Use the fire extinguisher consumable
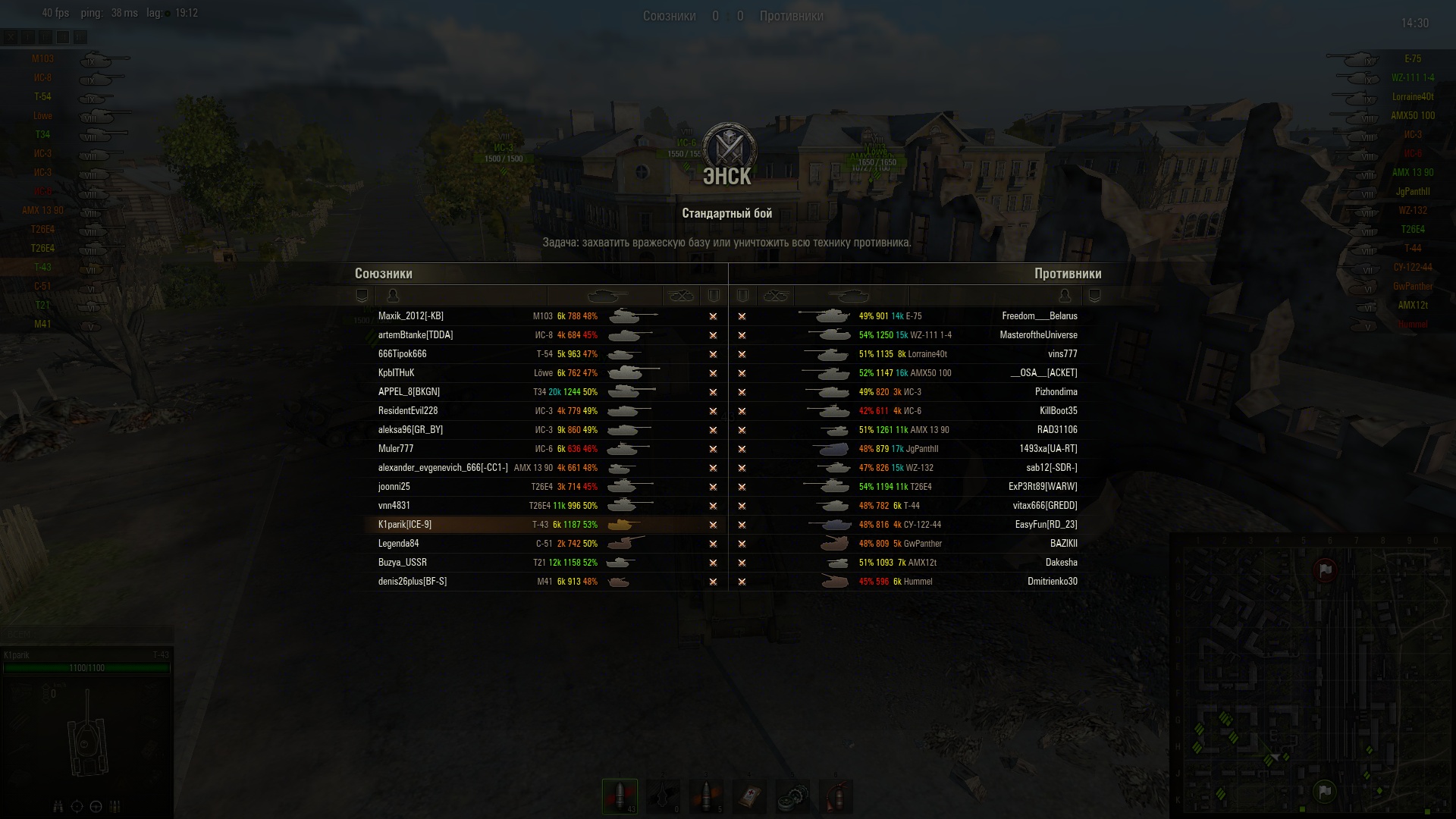Image resolution: width=1456 pixels, height=819 pixels. pos(836,795)
